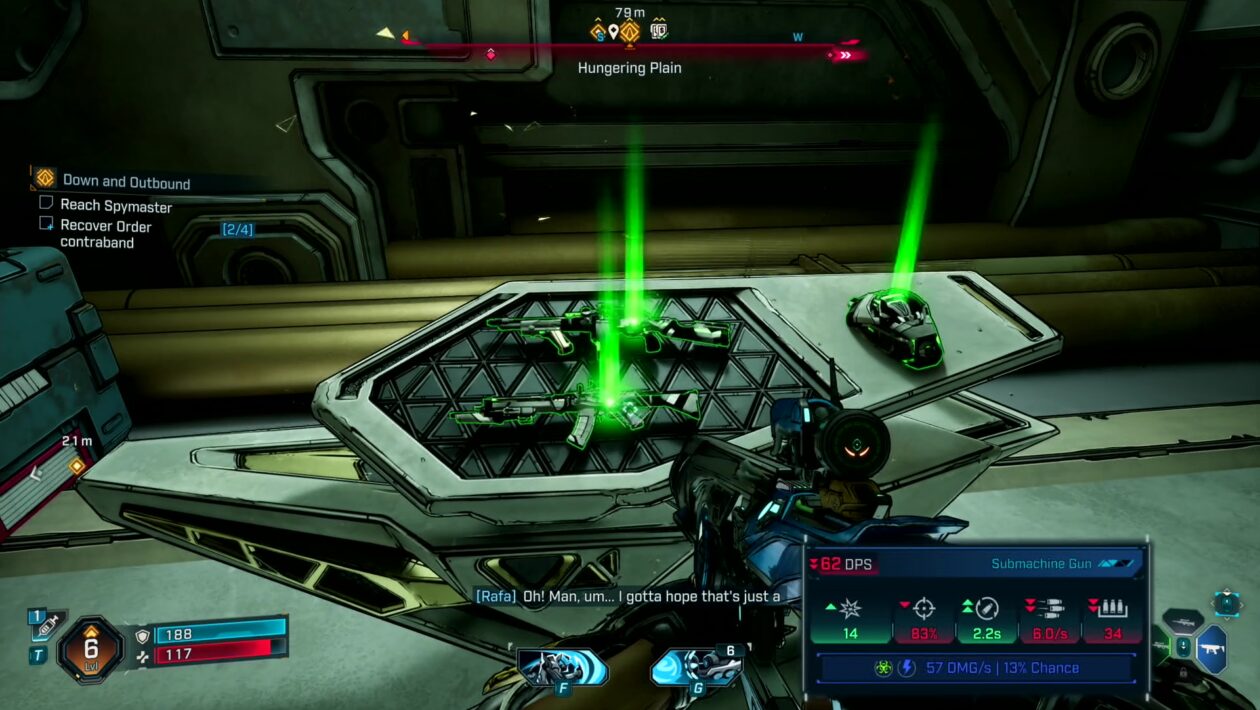Click the vending machine marker on compass
The image size is (1260, 710).
pos(658,31)
